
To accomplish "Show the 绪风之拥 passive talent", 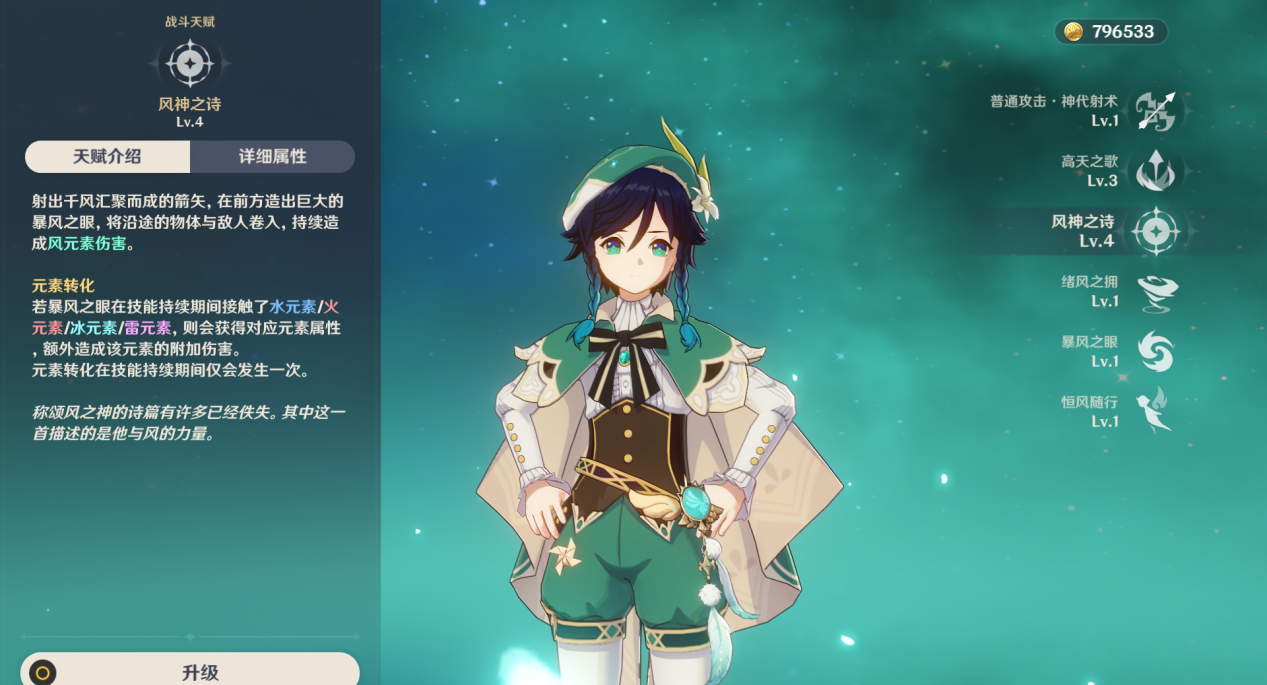I will (x=1155, y=292).
